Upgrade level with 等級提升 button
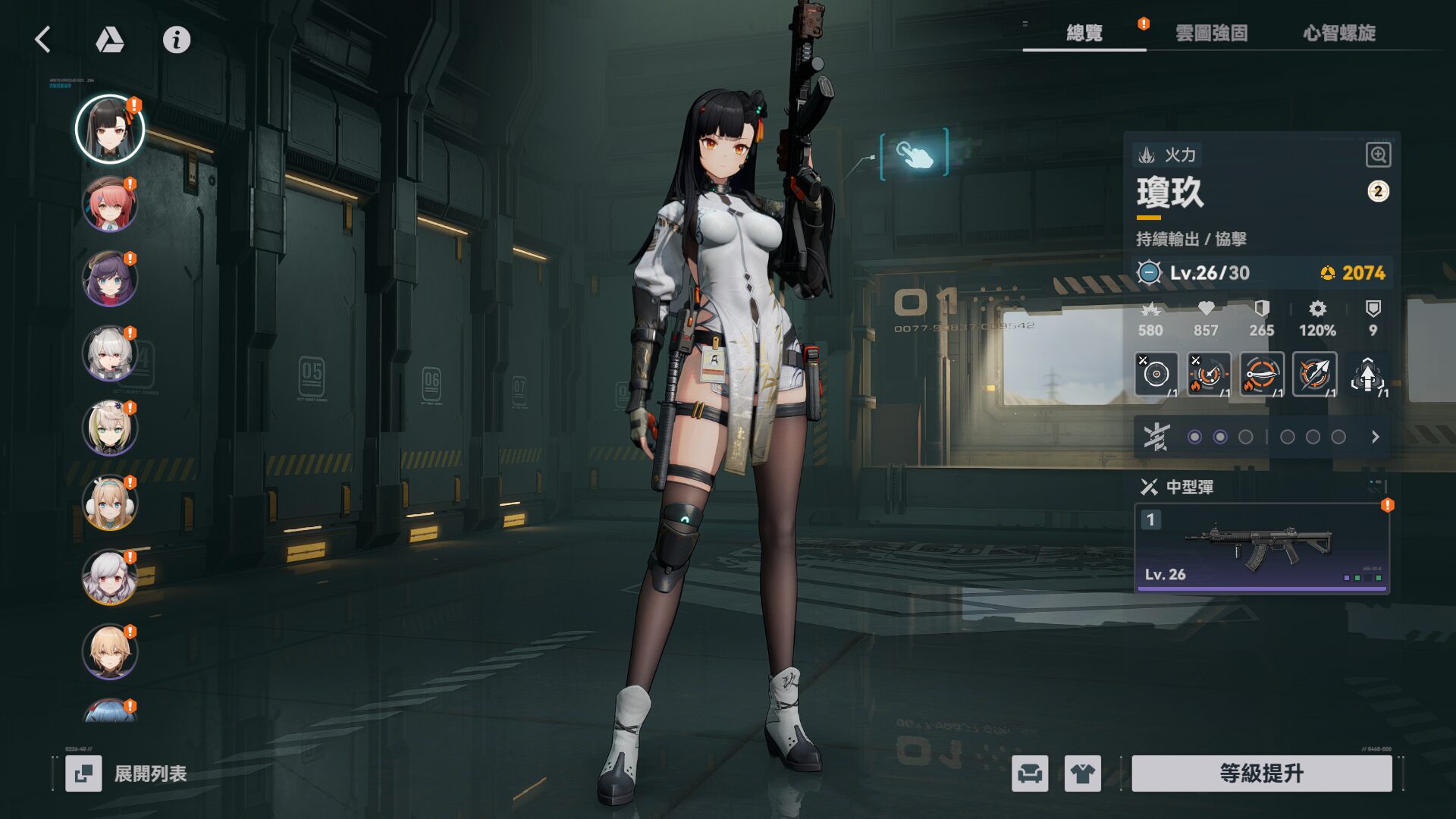This screenshot has height=819, width=1456. coord(1261,773)
